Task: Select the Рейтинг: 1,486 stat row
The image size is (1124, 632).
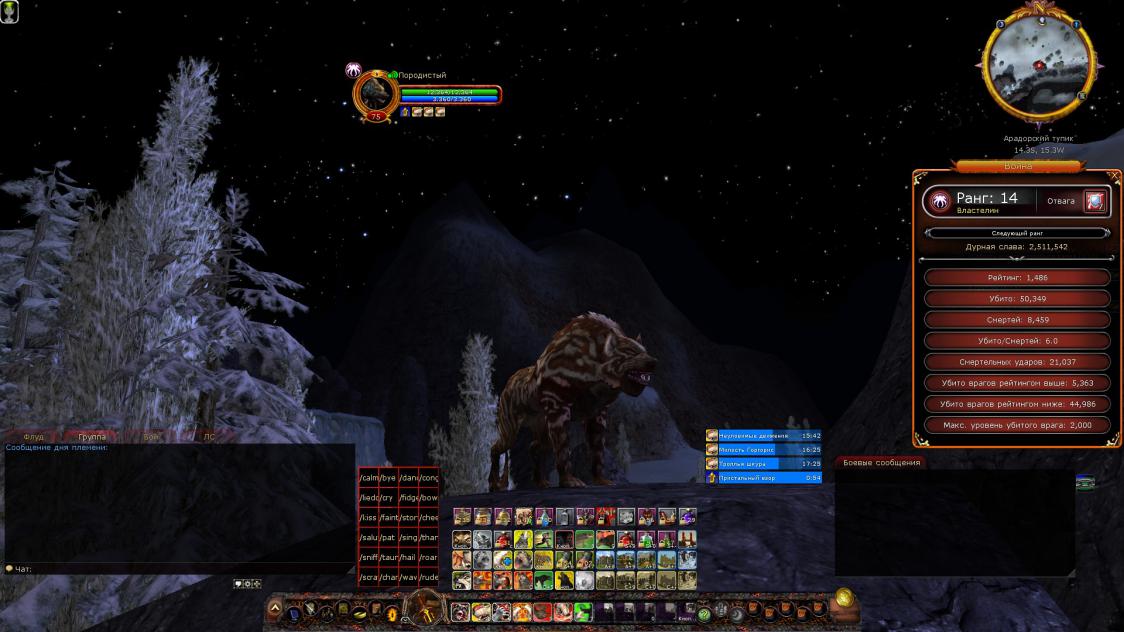Action: tap(1018, 277)
